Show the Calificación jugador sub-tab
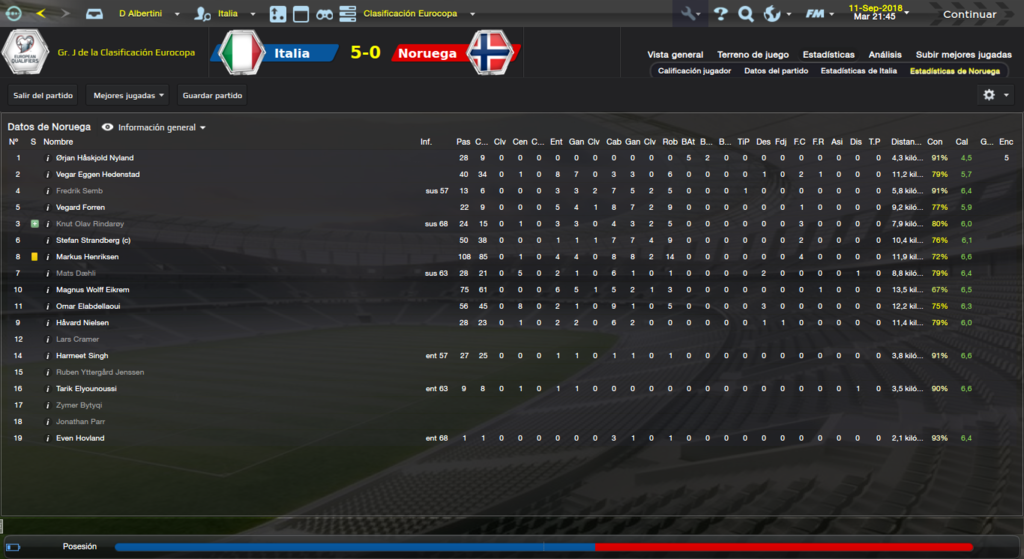This screenshot has height=559, width=1024. point(694,71)
